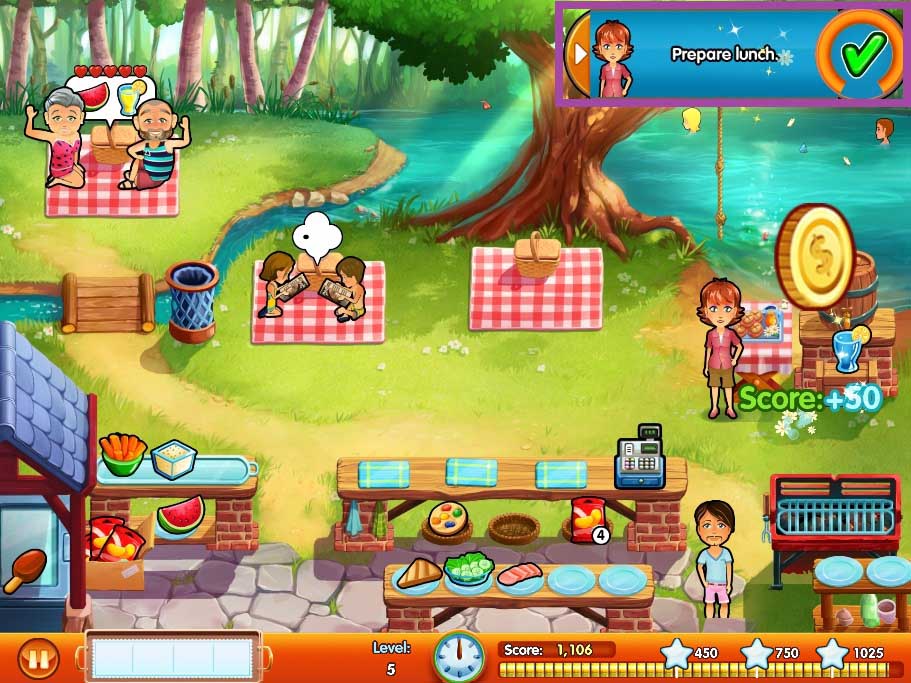Grab the bowl of carrots
This screenshot has width=911, height=683.
tap(122, 454)
